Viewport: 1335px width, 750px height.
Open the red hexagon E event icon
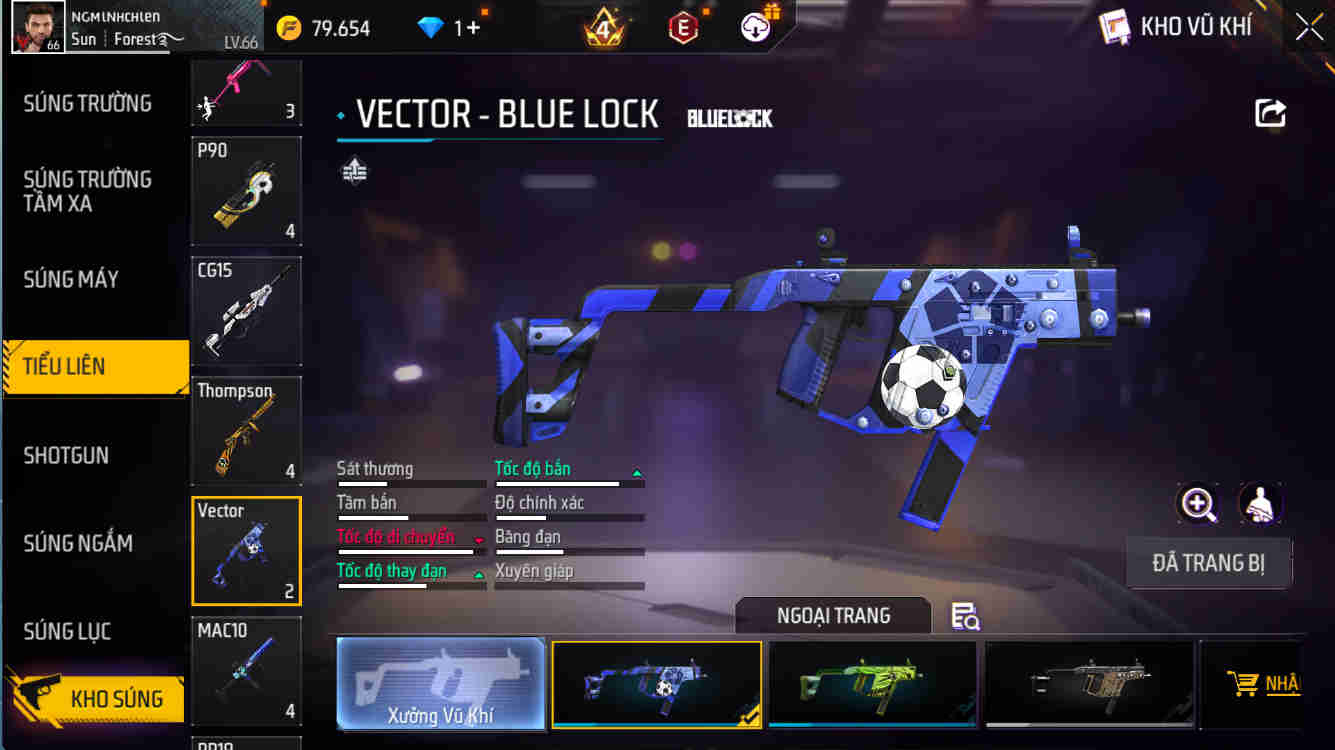681,27
